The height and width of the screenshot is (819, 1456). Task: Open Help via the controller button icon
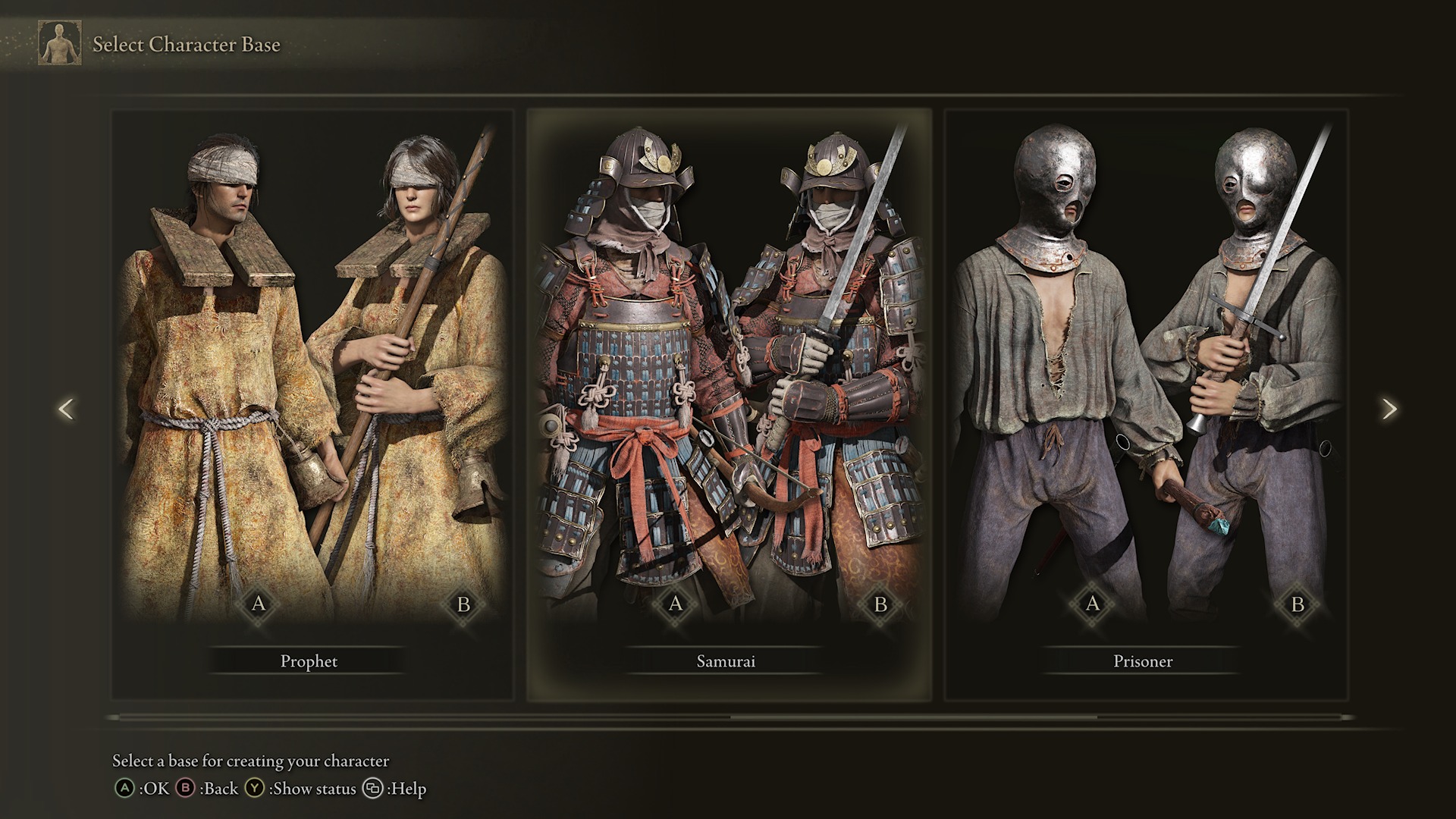(372, 789)
